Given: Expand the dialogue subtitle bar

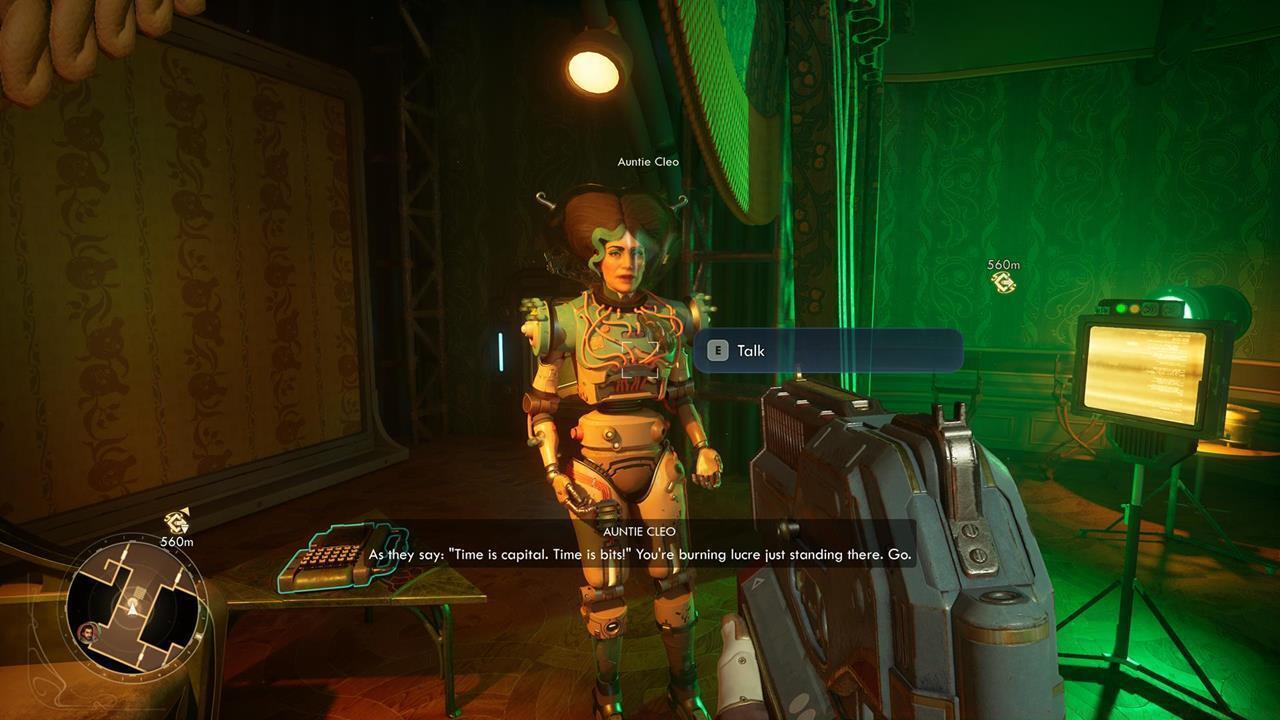Looking at the screenshot, I should (640, 545).
